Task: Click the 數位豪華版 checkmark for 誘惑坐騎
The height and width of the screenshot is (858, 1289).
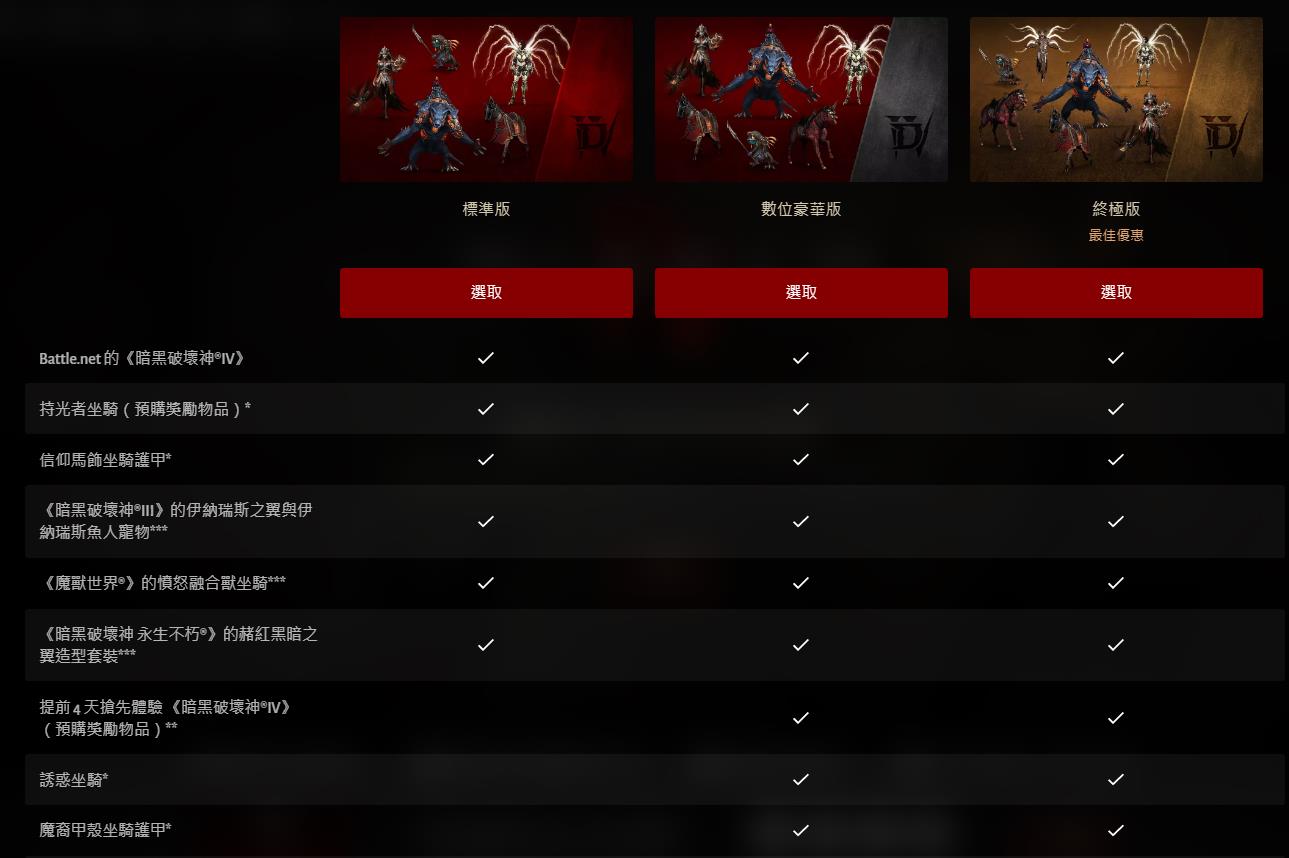Action: point(800,779)
